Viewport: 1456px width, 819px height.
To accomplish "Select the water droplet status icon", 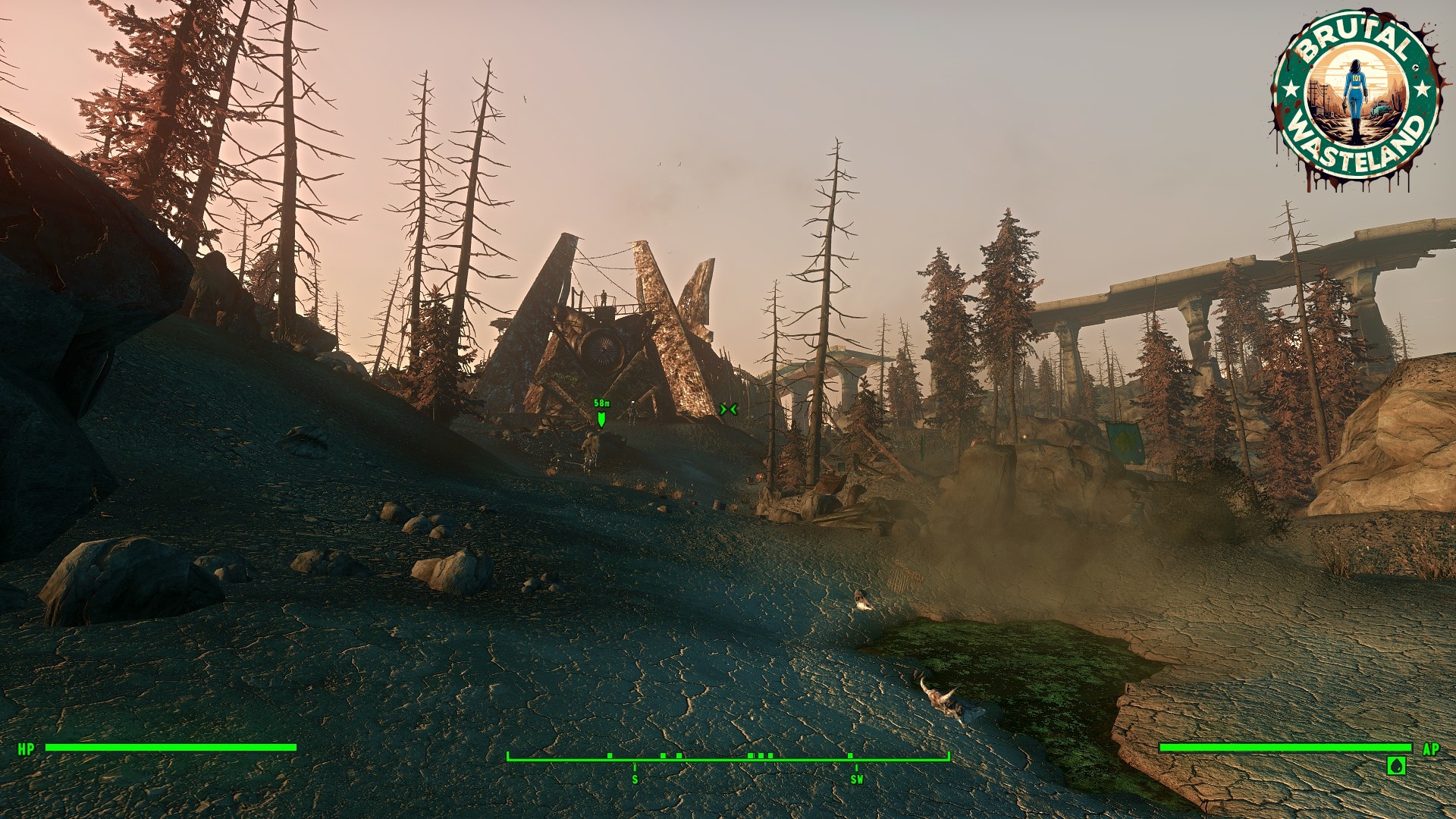I will (1396, 765).
